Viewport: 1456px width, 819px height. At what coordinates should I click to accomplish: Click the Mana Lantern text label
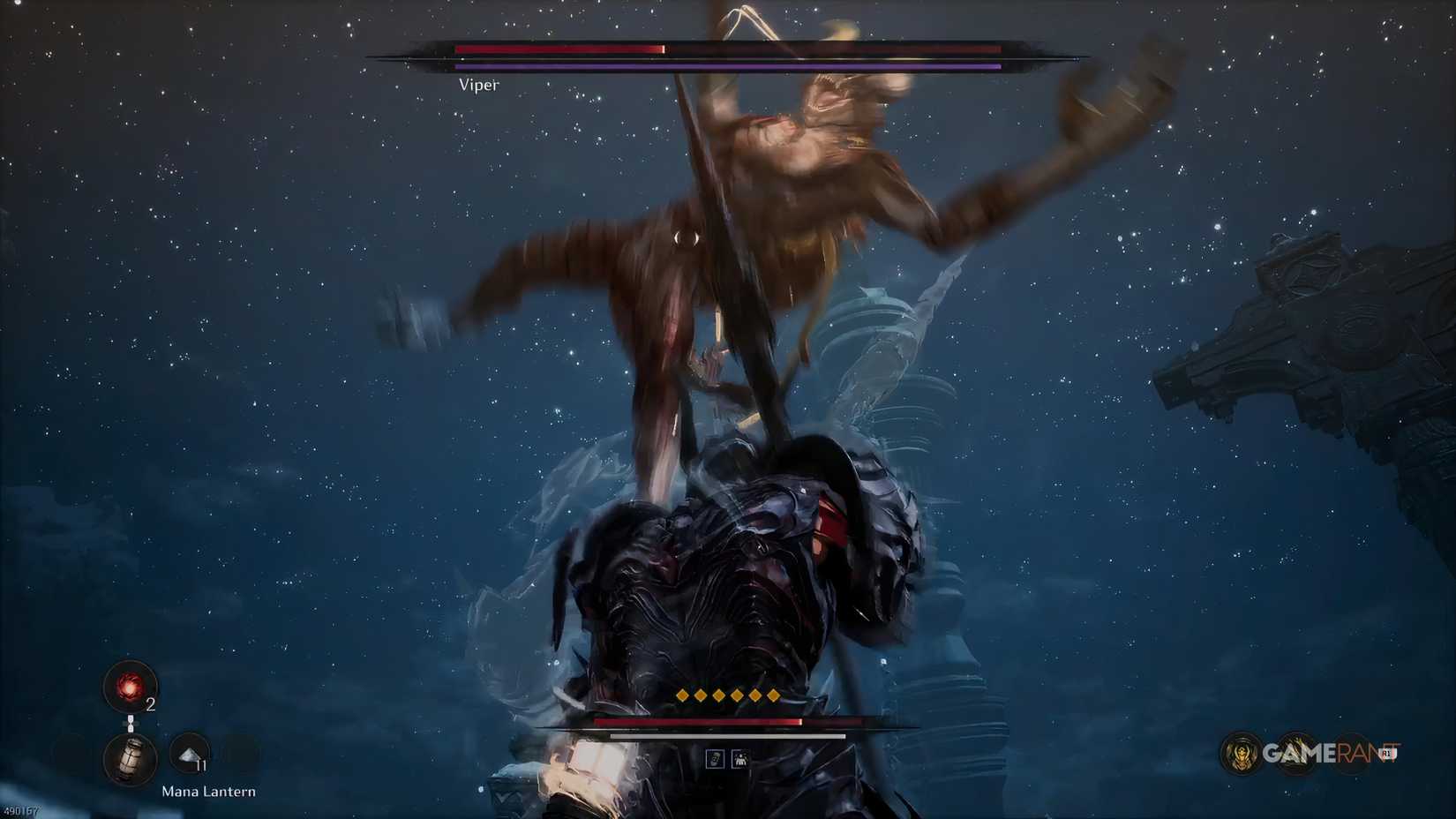[x=208, y=792]
